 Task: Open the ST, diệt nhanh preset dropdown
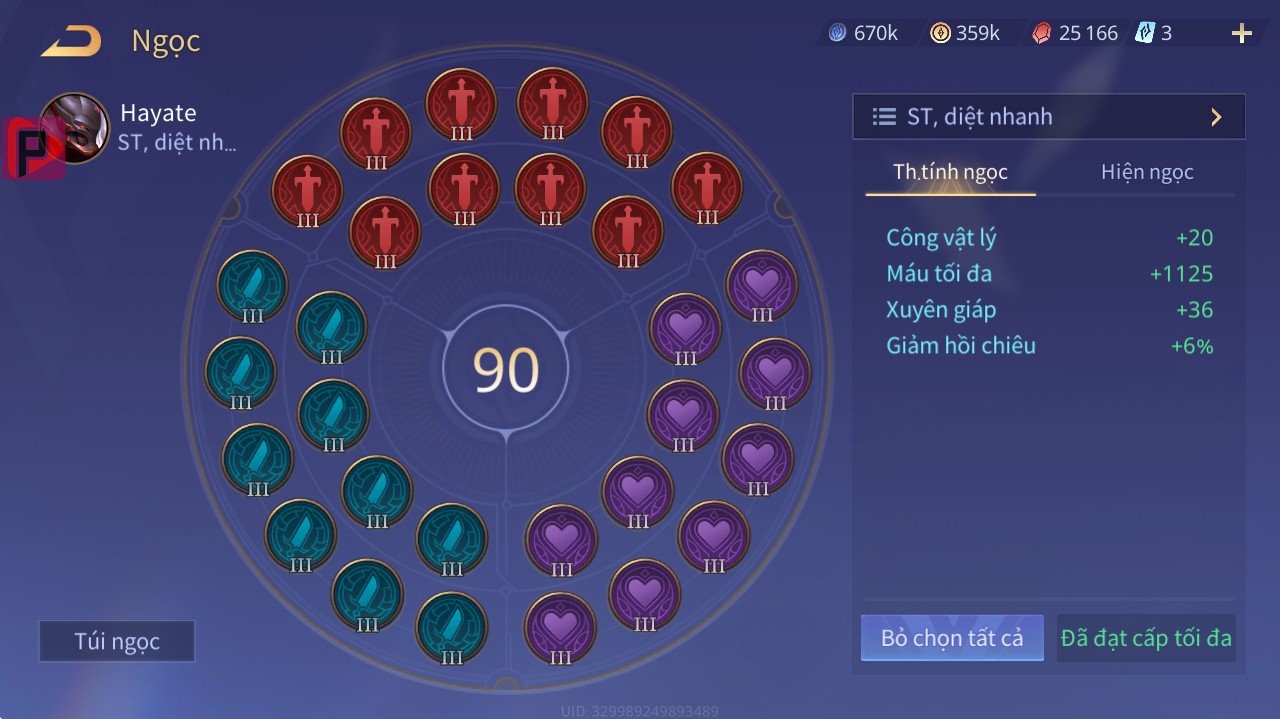pos(1048,117)
